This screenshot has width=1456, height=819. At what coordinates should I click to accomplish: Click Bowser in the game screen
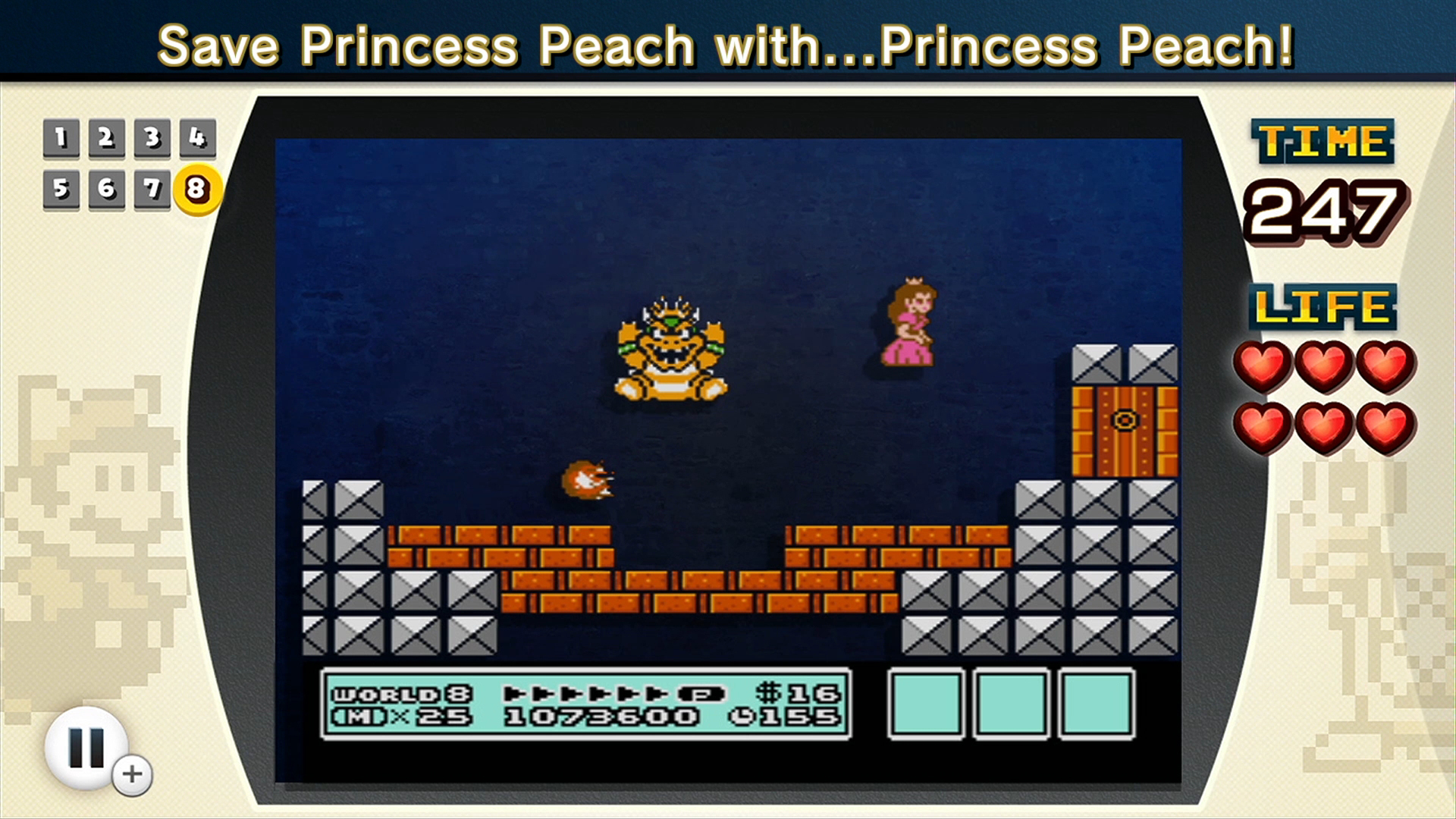click(x=670, y=349)
